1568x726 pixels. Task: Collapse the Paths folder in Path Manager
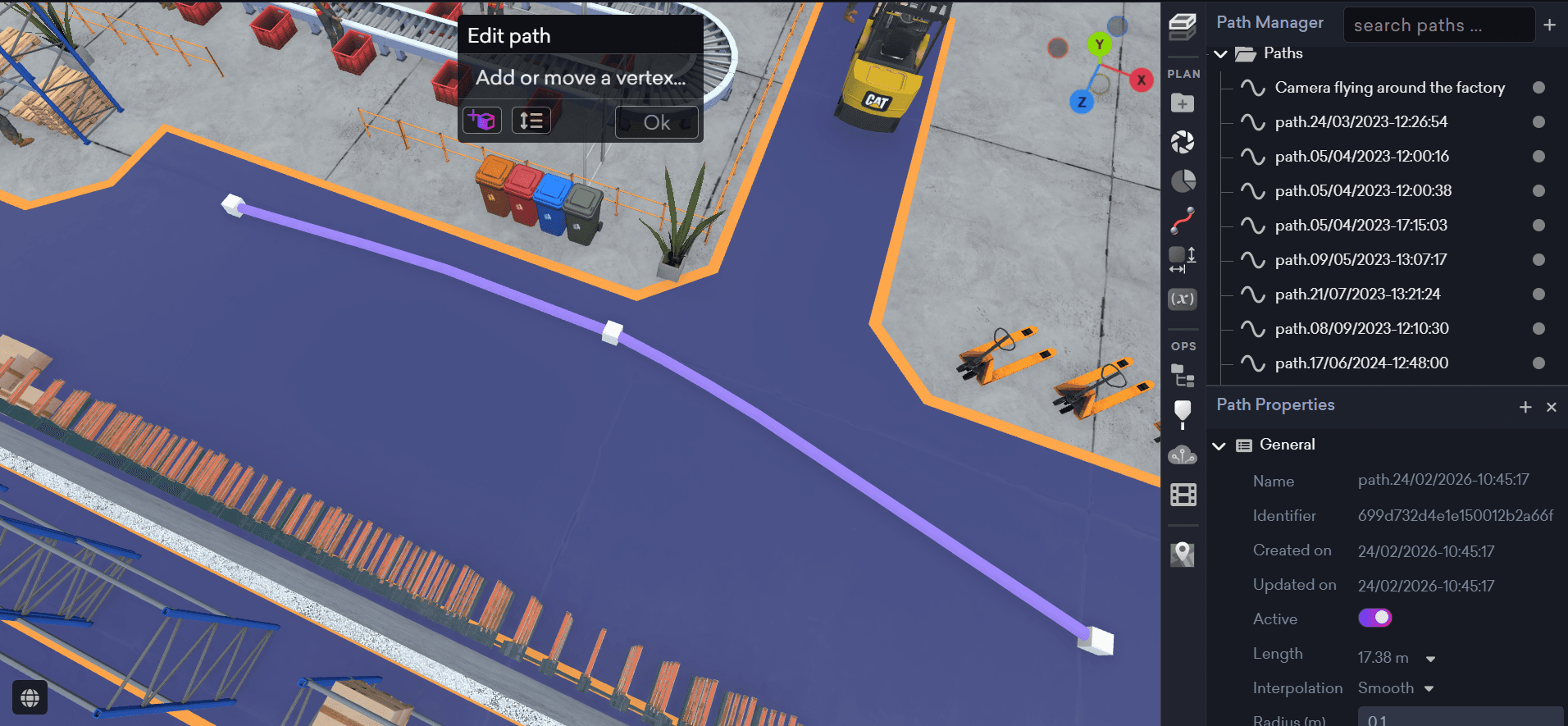1221,53
